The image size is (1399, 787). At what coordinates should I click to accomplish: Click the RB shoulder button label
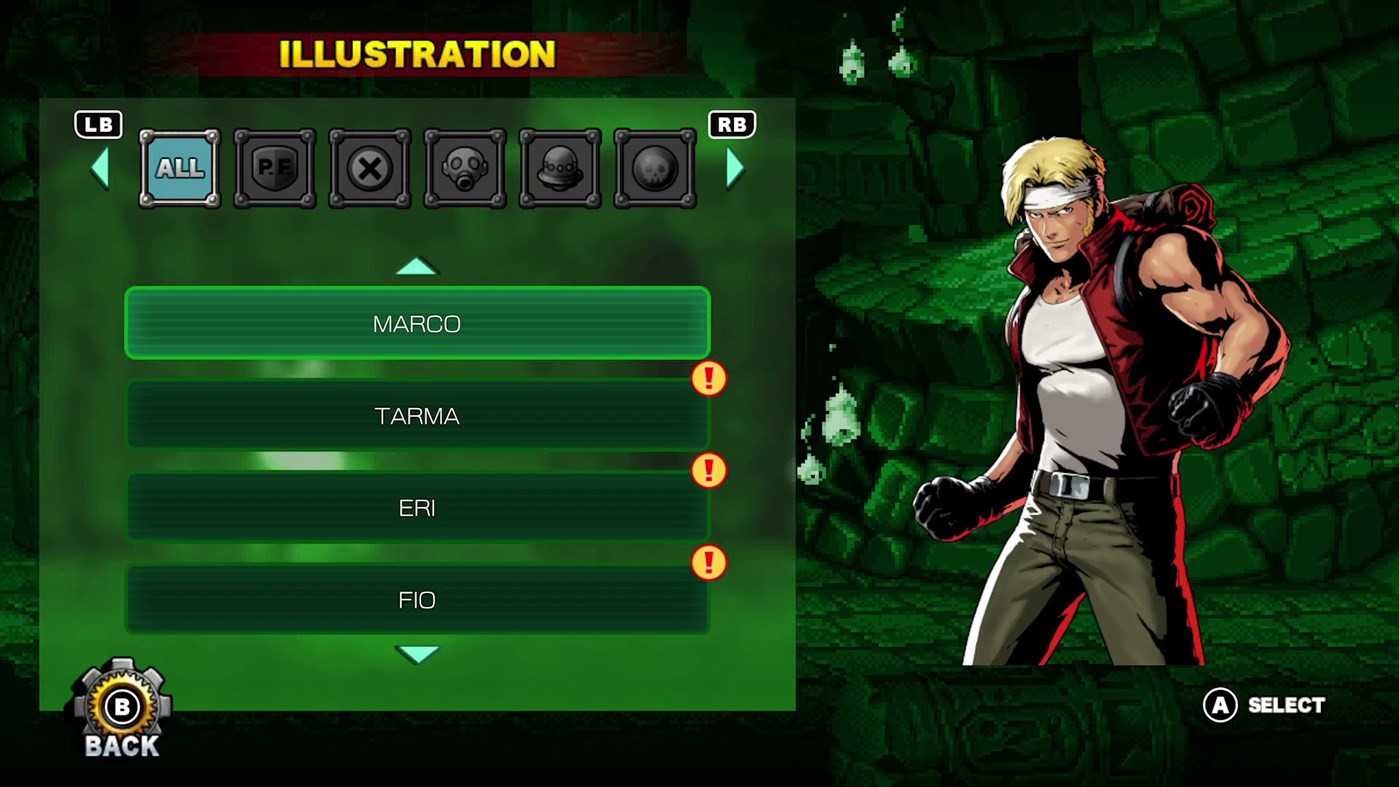[732, 124]
